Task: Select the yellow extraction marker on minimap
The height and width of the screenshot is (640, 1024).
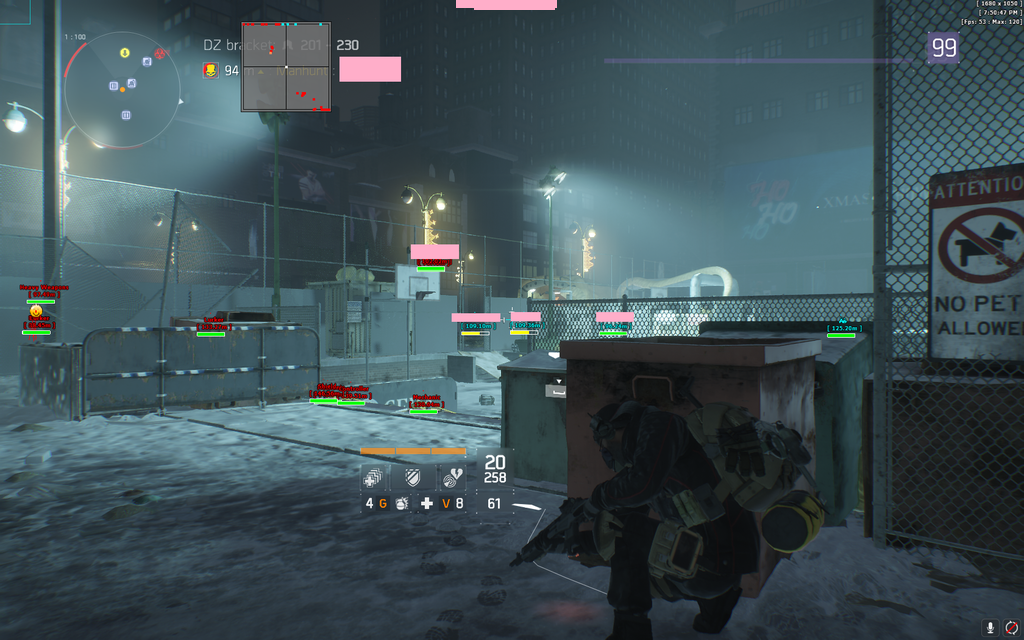Action: coord(125,52)
